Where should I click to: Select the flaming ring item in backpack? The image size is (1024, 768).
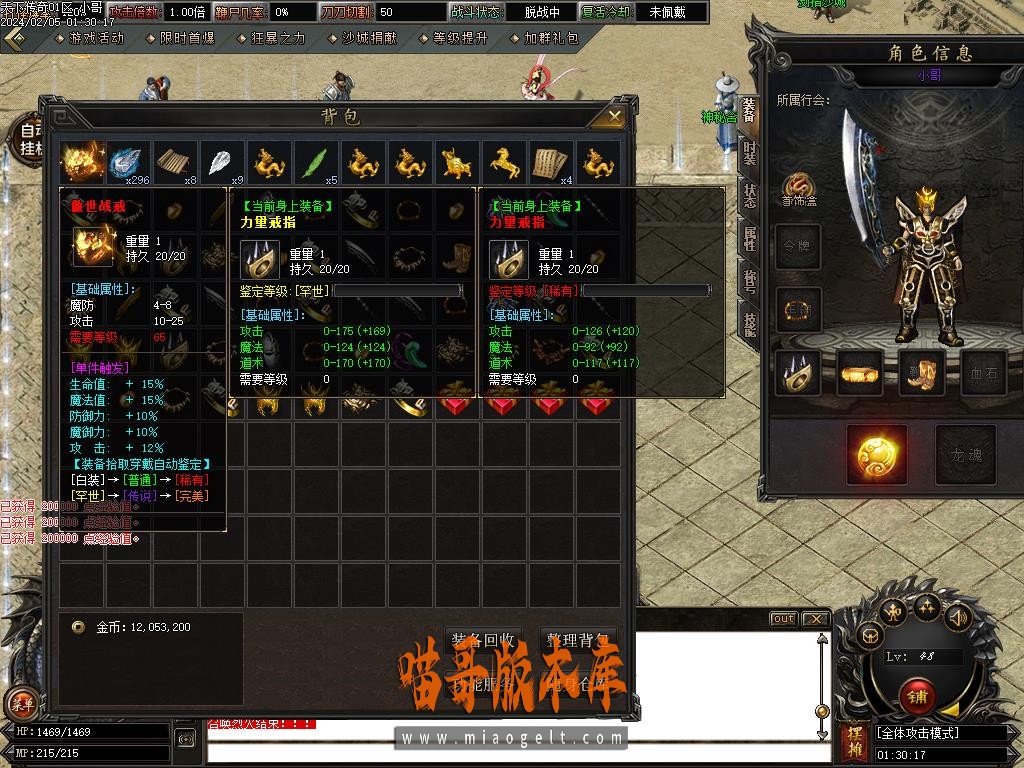click(x=83, y=162)
